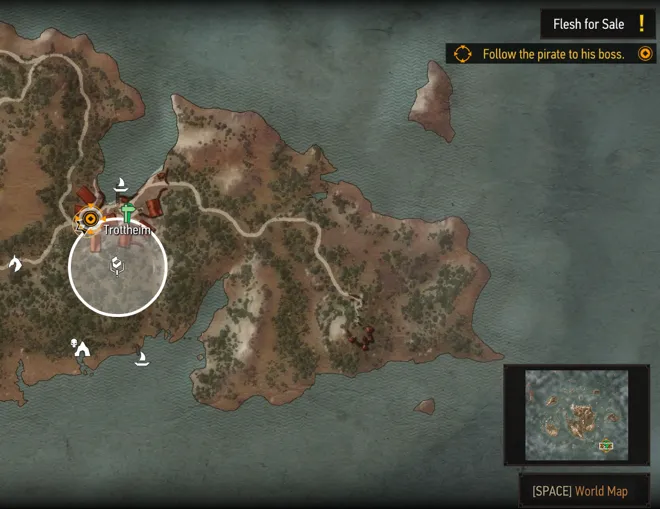Click the 'Follow the pirate to his boss' objective
Image resolution: width=660 pixels, height=509 pixels.
point(552,54)
